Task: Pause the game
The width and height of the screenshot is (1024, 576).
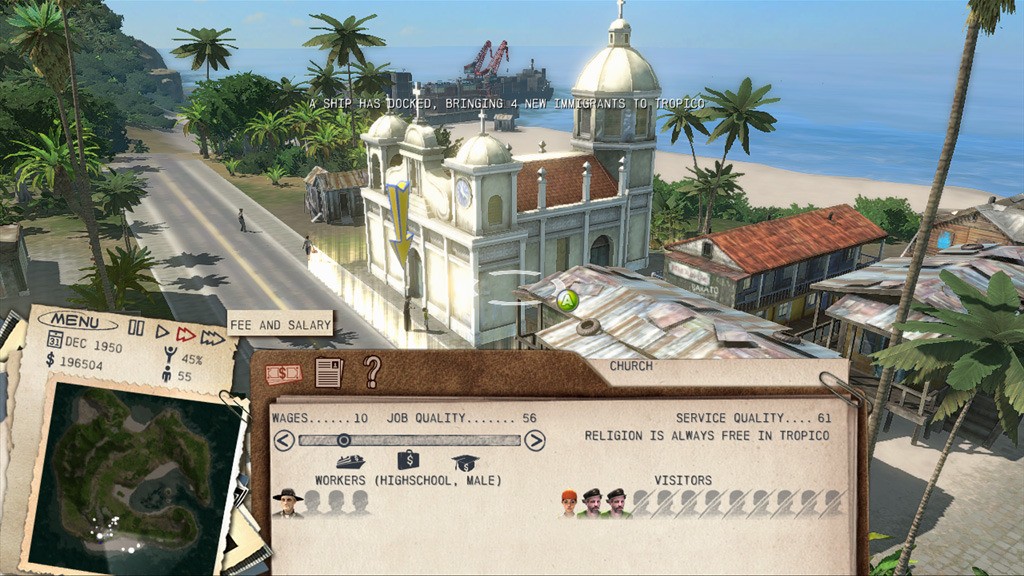Action: coord(136,330)
